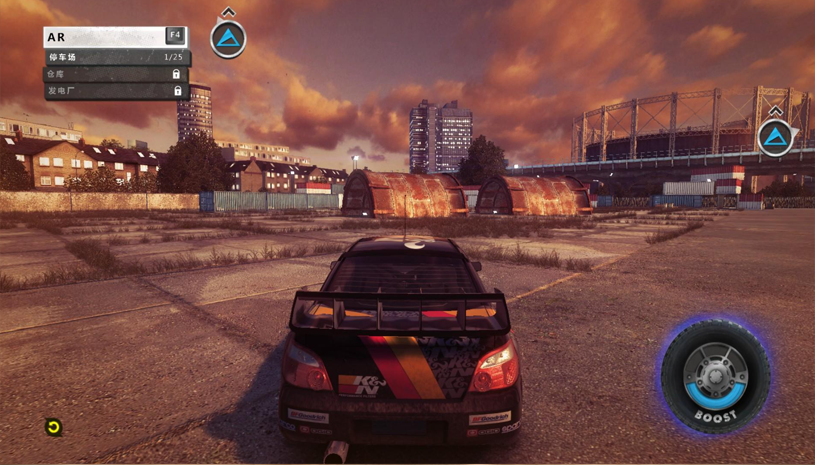
Task: Select the locked 发电厂 row
Action: [x=116, y=91]
